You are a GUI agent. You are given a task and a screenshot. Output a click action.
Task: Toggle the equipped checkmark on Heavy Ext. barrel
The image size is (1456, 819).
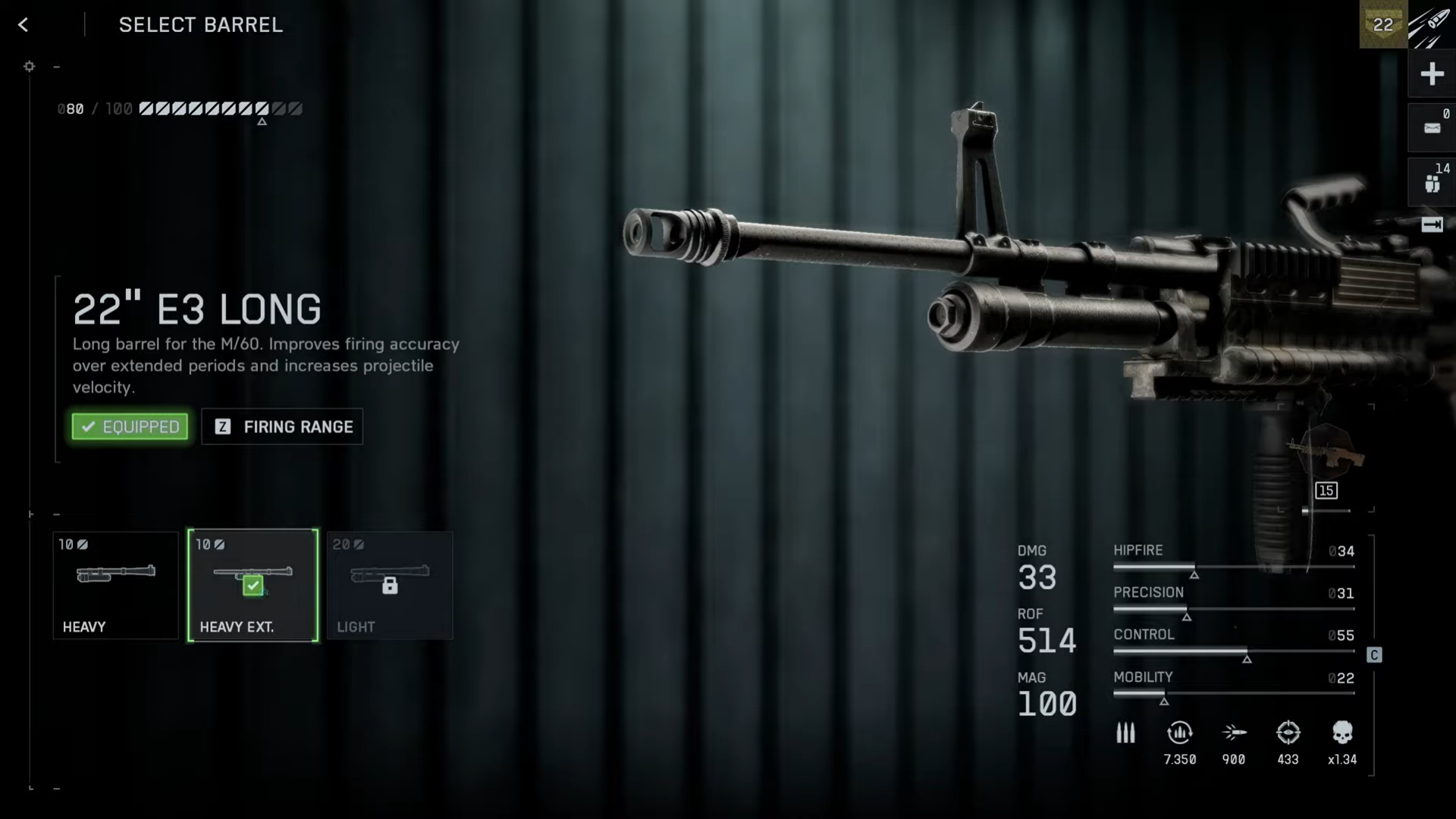(253, 585)
